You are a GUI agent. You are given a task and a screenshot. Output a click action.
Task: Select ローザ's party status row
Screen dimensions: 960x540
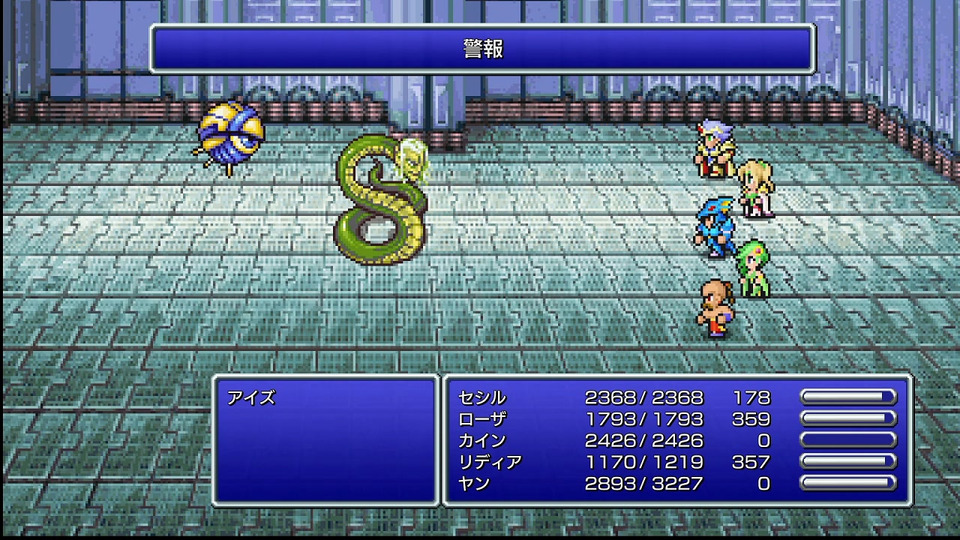[482, 419]
